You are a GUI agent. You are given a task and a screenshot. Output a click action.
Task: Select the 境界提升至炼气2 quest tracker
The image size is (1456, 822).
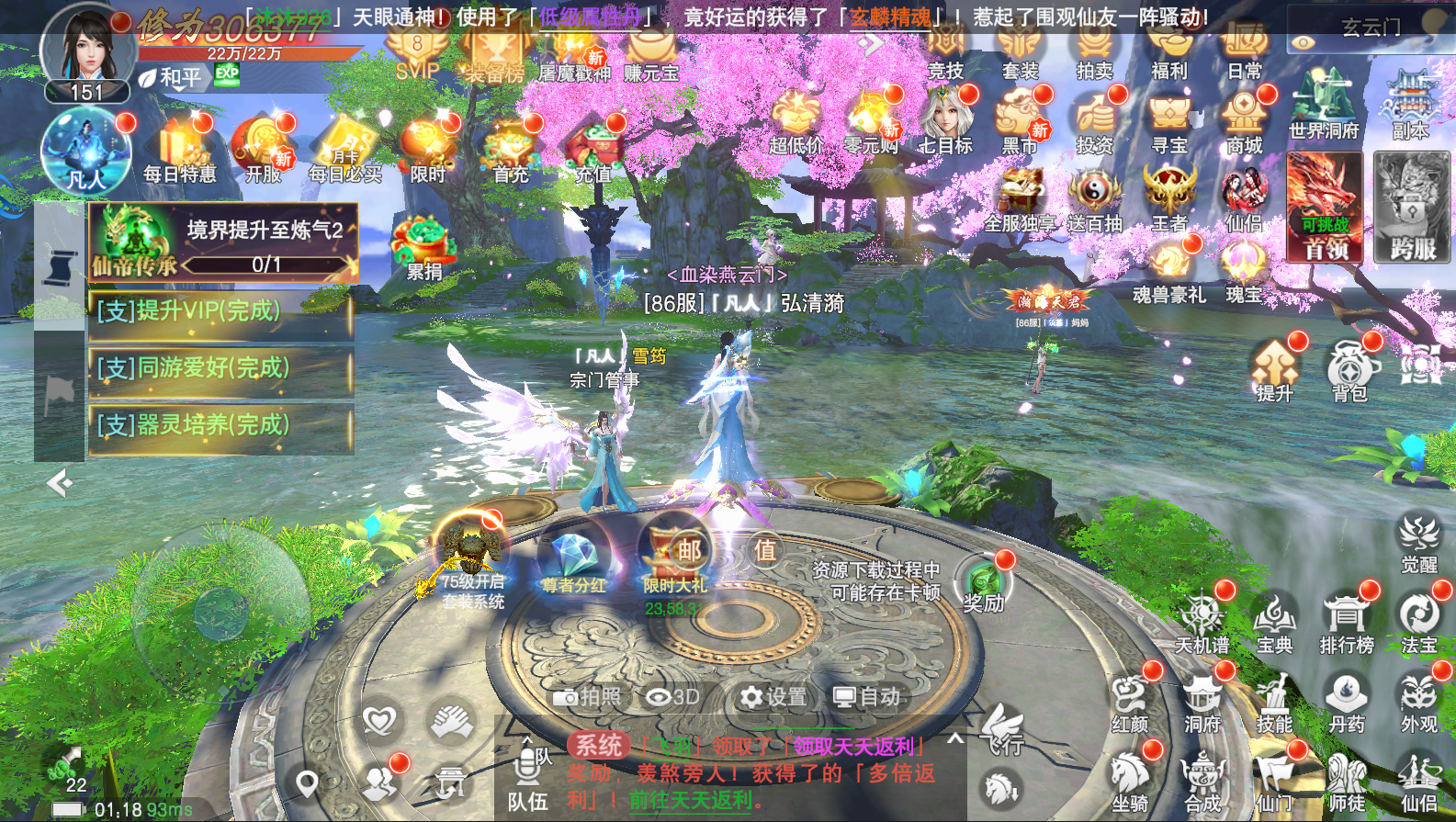click(223, 242)
